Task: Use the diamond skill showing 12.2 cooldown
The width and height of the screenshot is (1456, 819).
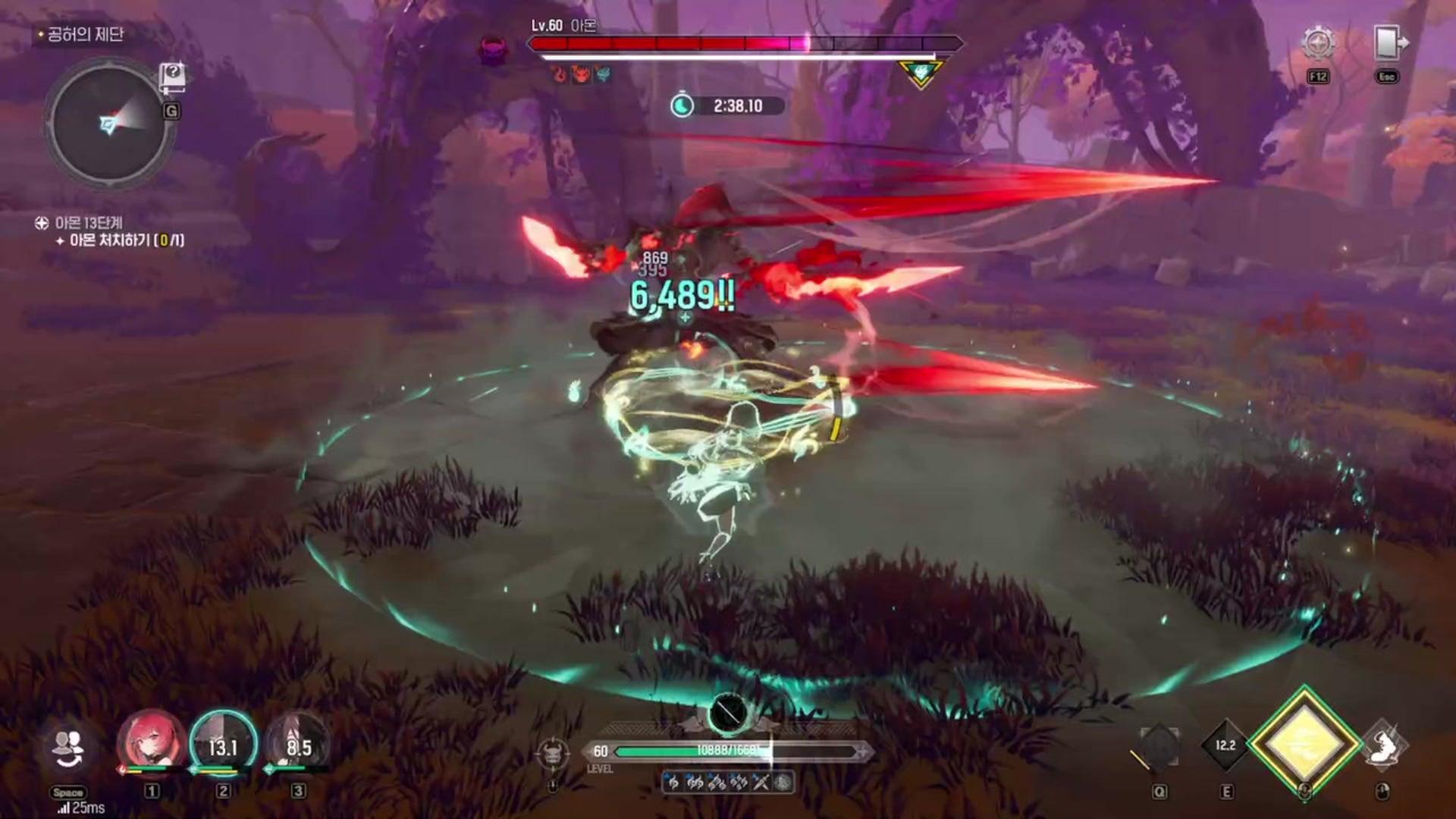Action: (1225, 746)
